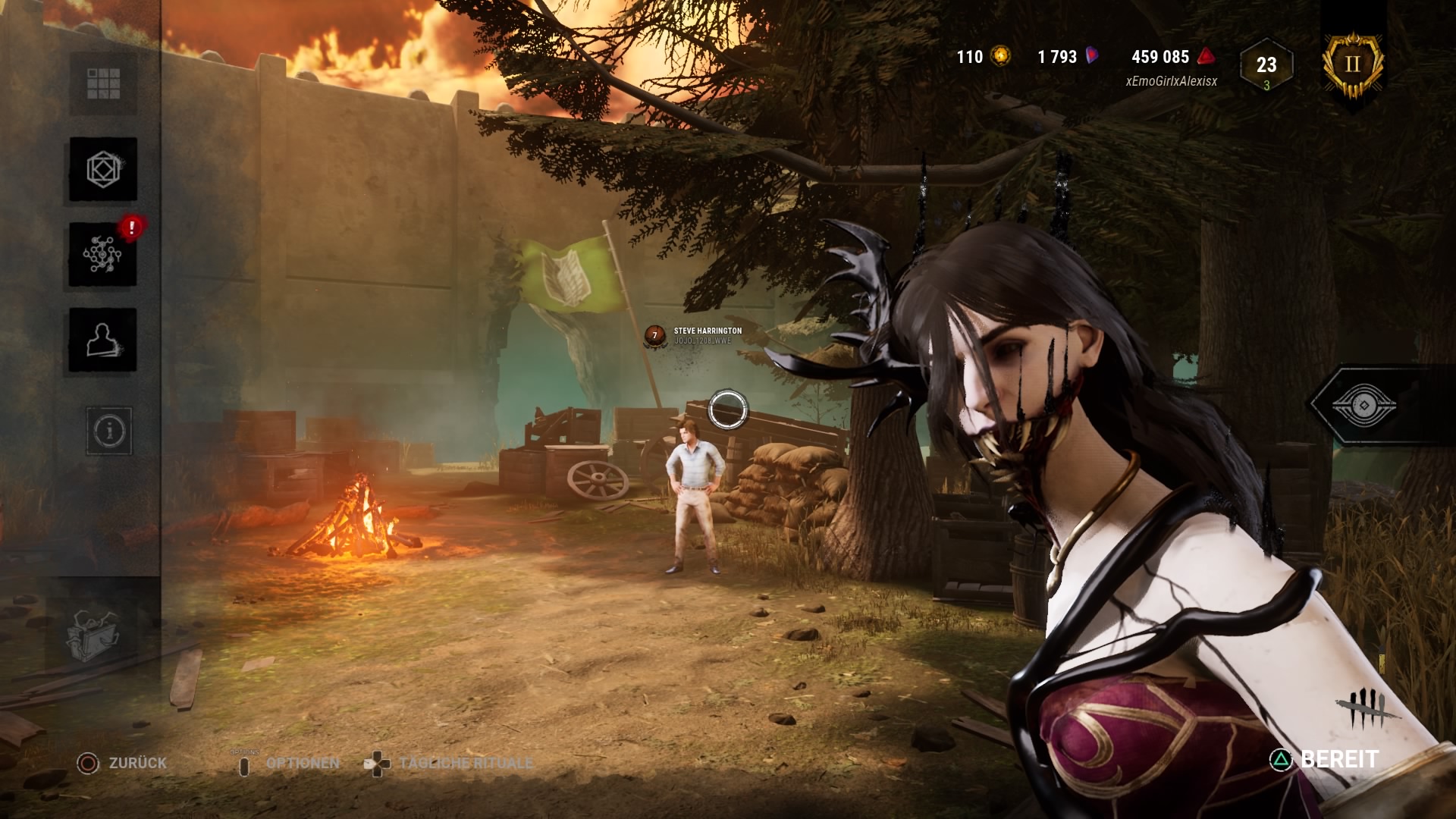The height and width of the screenshot is (819, 1456).
Task: Open the loadout hexagon icon
Action: [x=103, y=169]
